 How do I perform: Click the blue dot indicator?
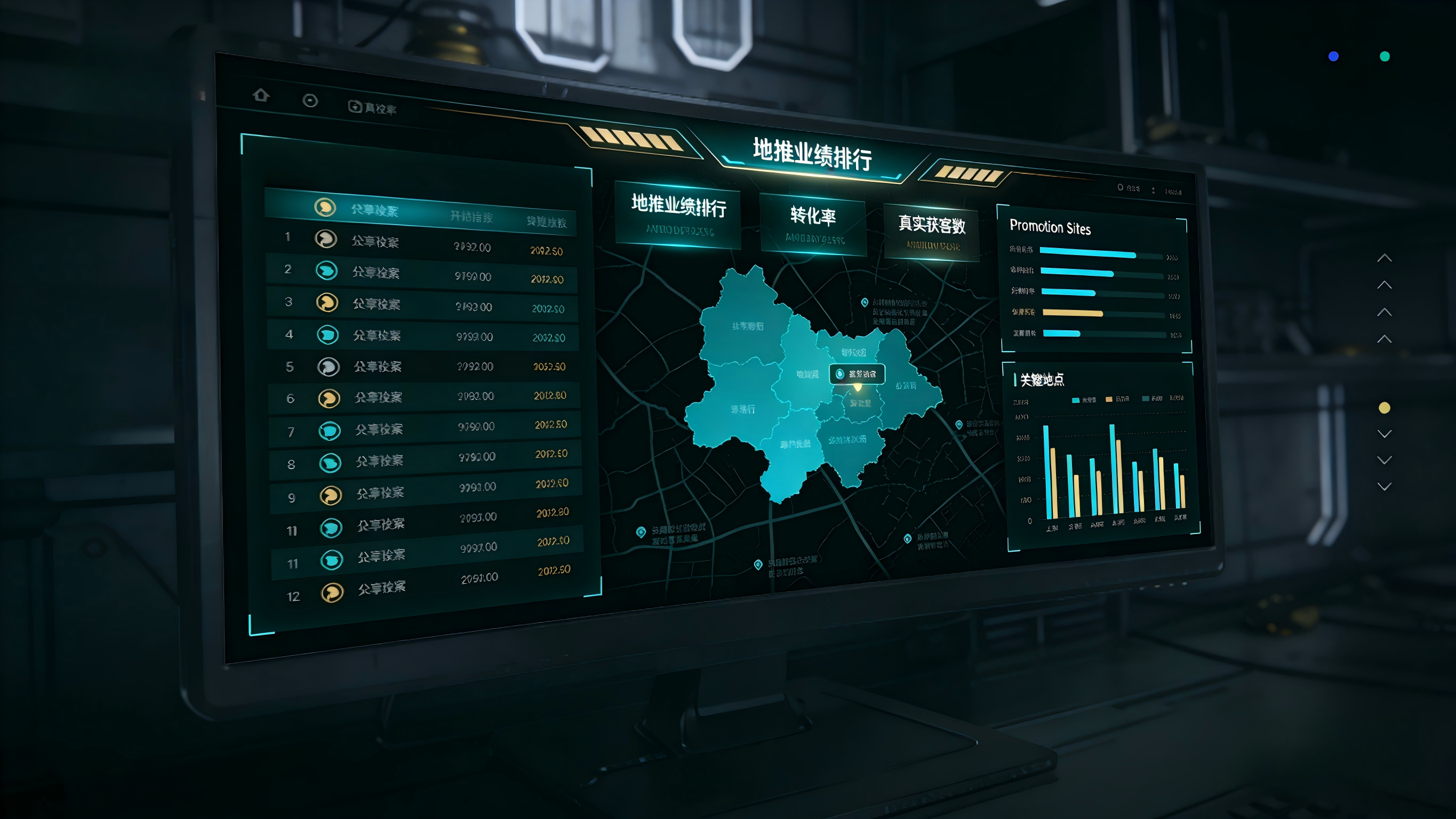(1333, 56)
